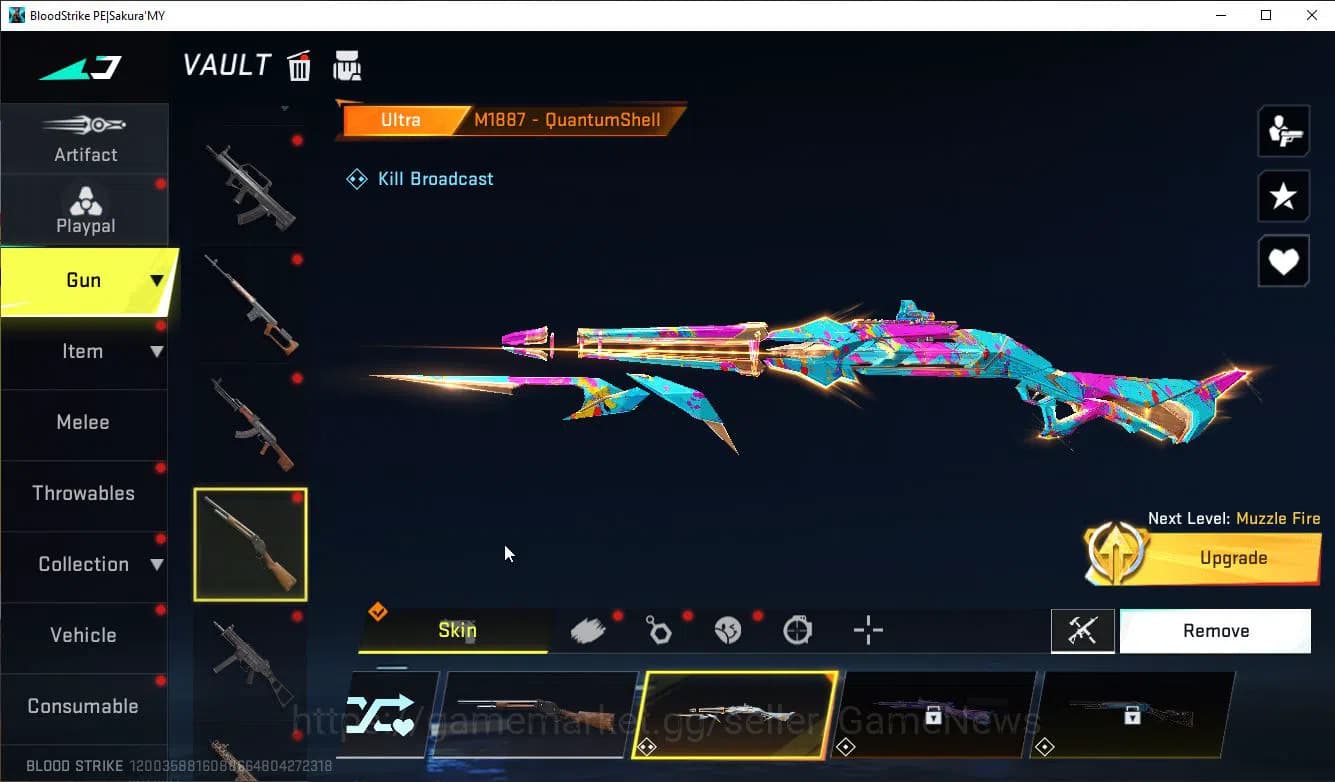Open the charm/pendant customization icon

658,630
